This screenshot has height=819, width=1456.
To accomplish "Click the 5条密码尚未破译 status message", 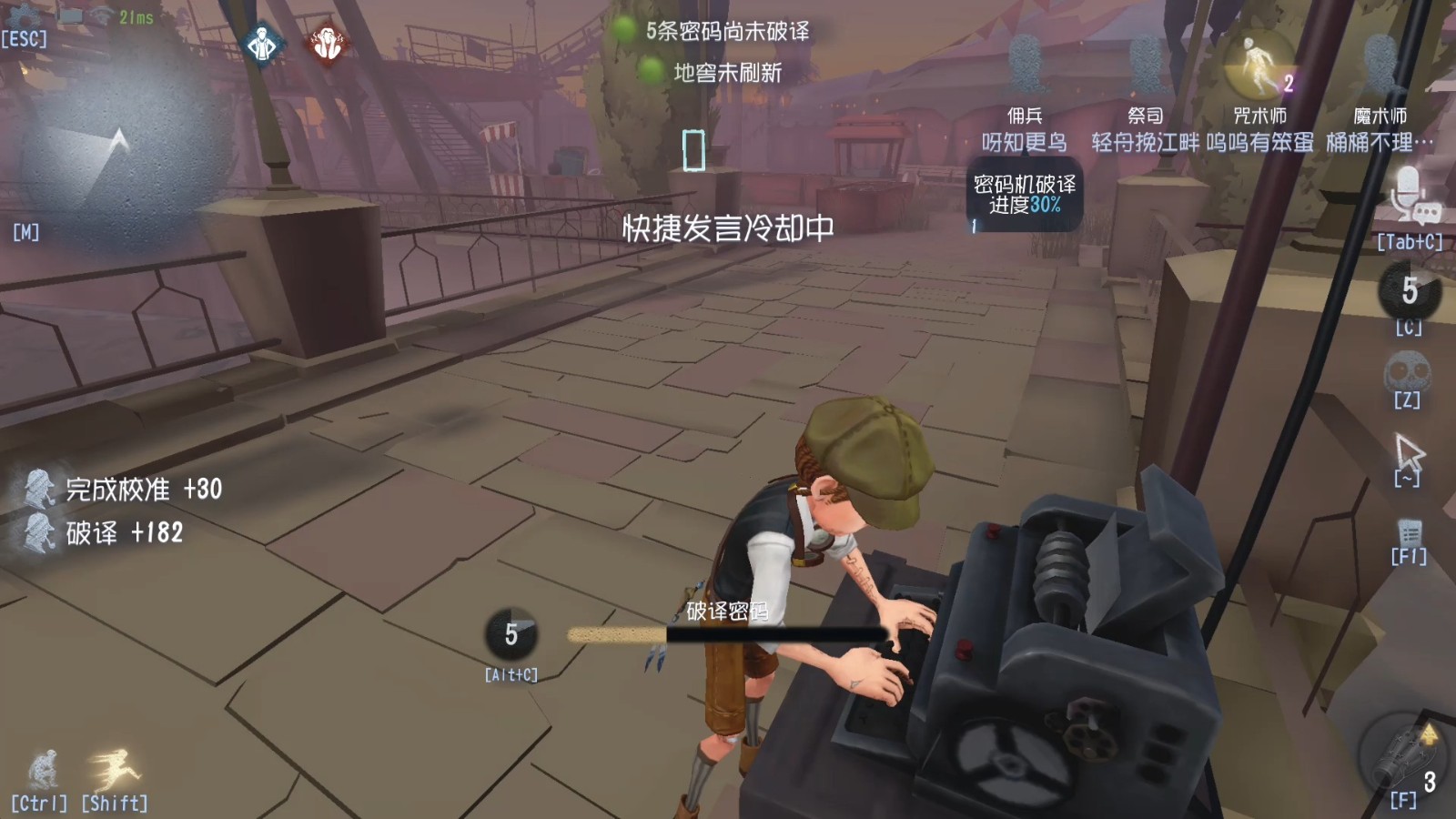I will tap(728, 30).
